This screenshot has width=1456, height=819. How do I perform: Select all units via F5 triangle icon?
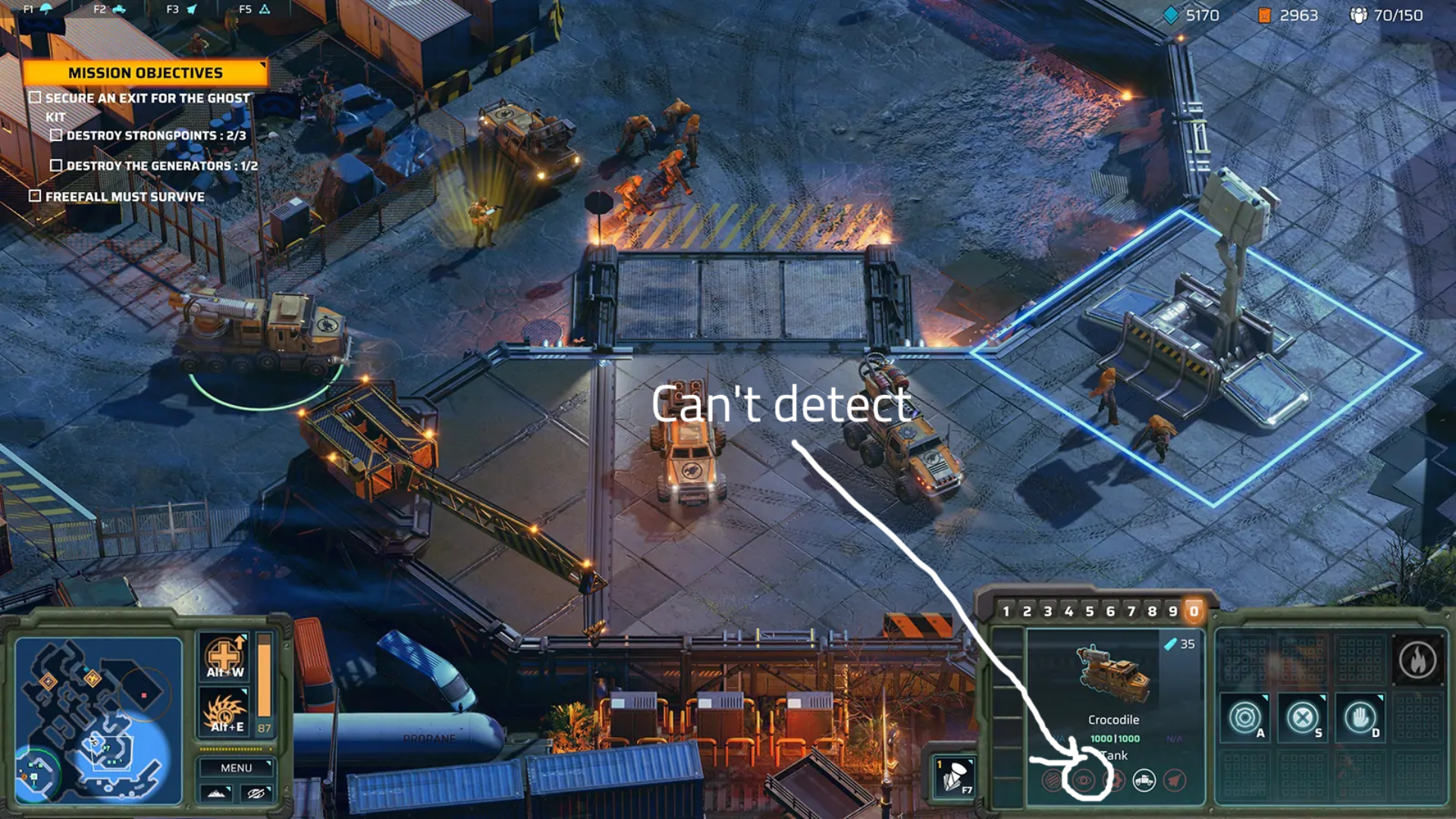(264, 9)
